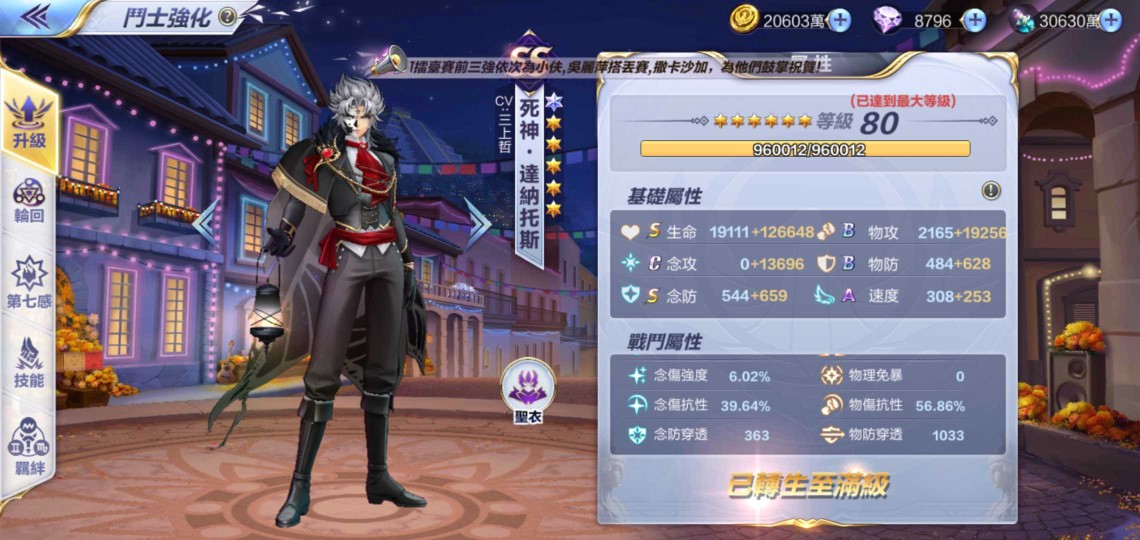Viewport: 1140px width, 540px height.
Task: Open the 鬥士強化 help question mark
Action: pyautogui.click(x=227, y=16)
